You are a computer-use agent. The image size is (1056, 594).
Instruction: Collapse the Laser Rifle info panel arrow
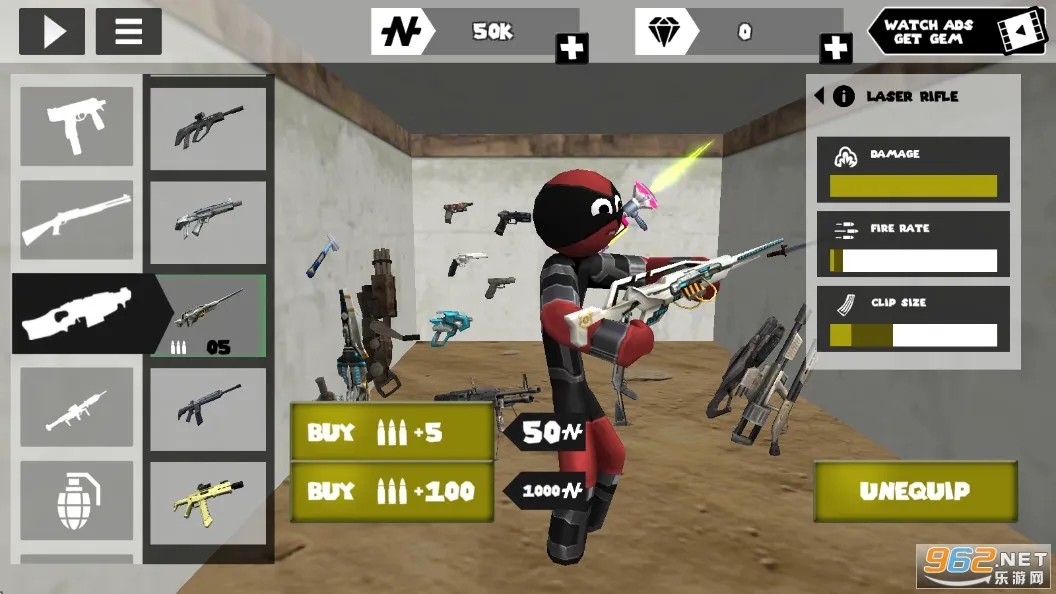[x=820, y=96]
